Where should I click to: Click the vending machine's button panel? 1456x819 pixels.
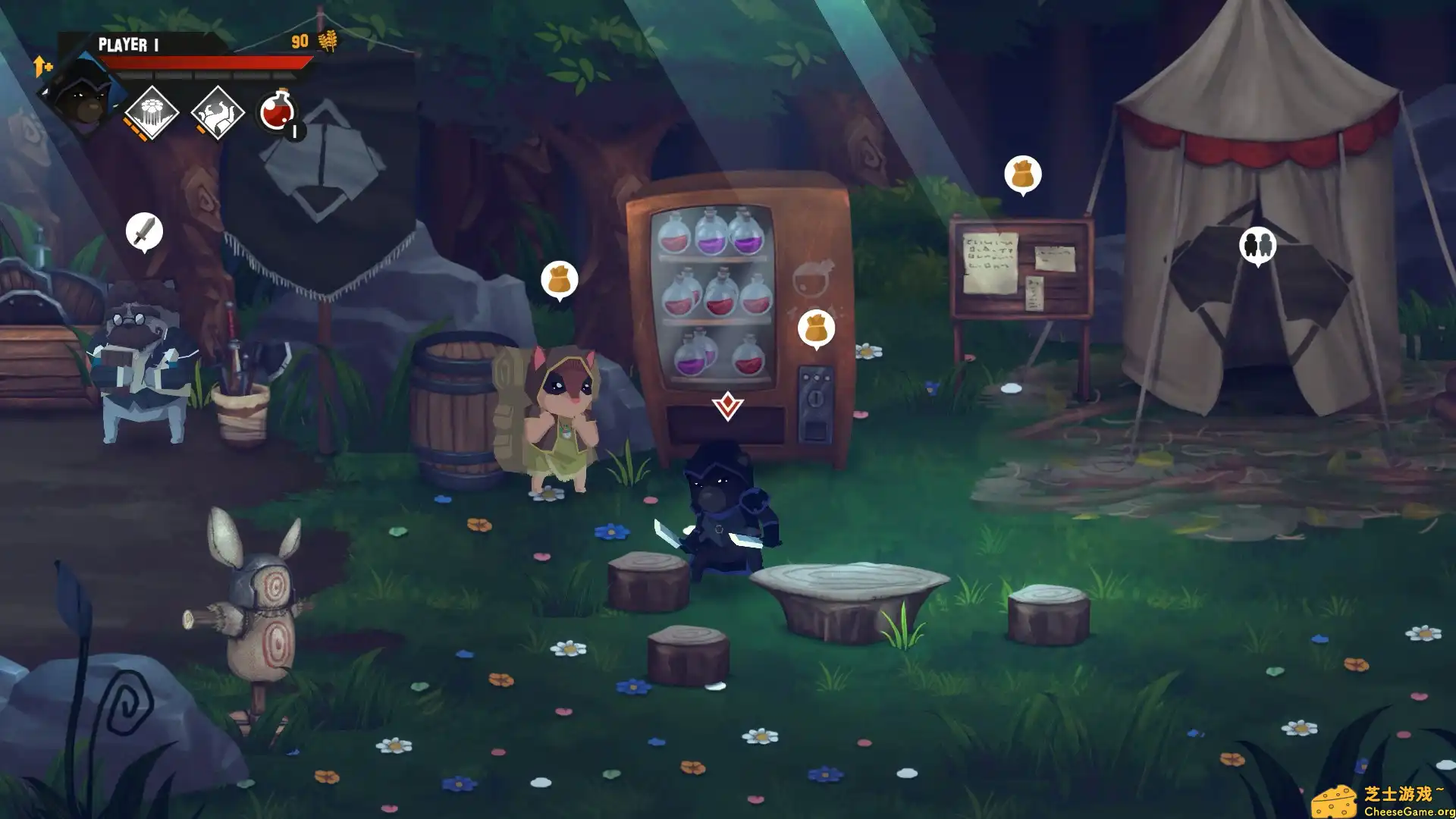click(x=815, y=375)
